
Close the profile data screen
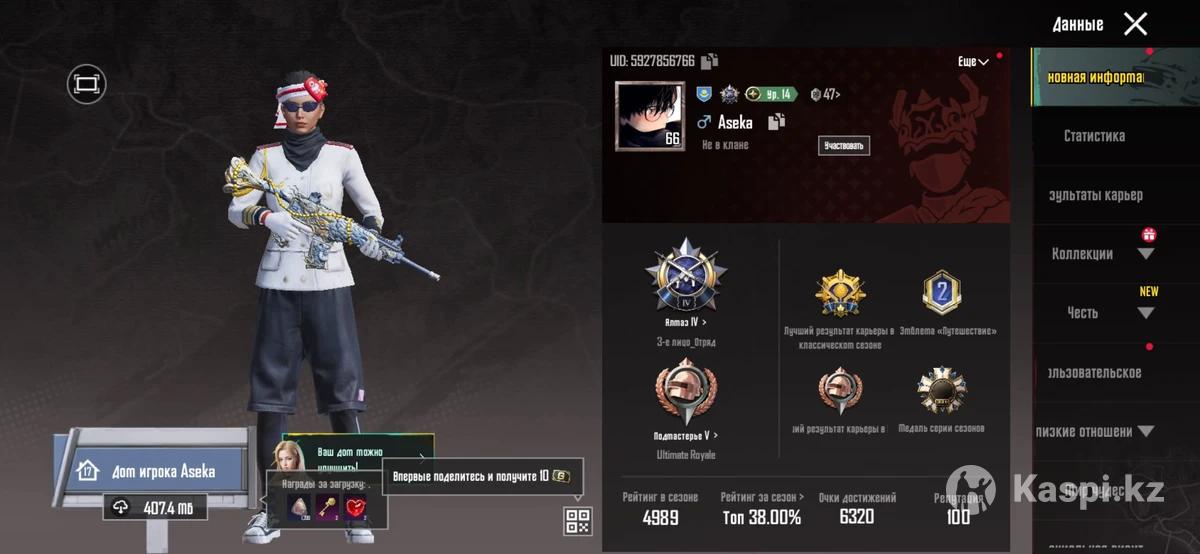click(x=1135, y=24)
